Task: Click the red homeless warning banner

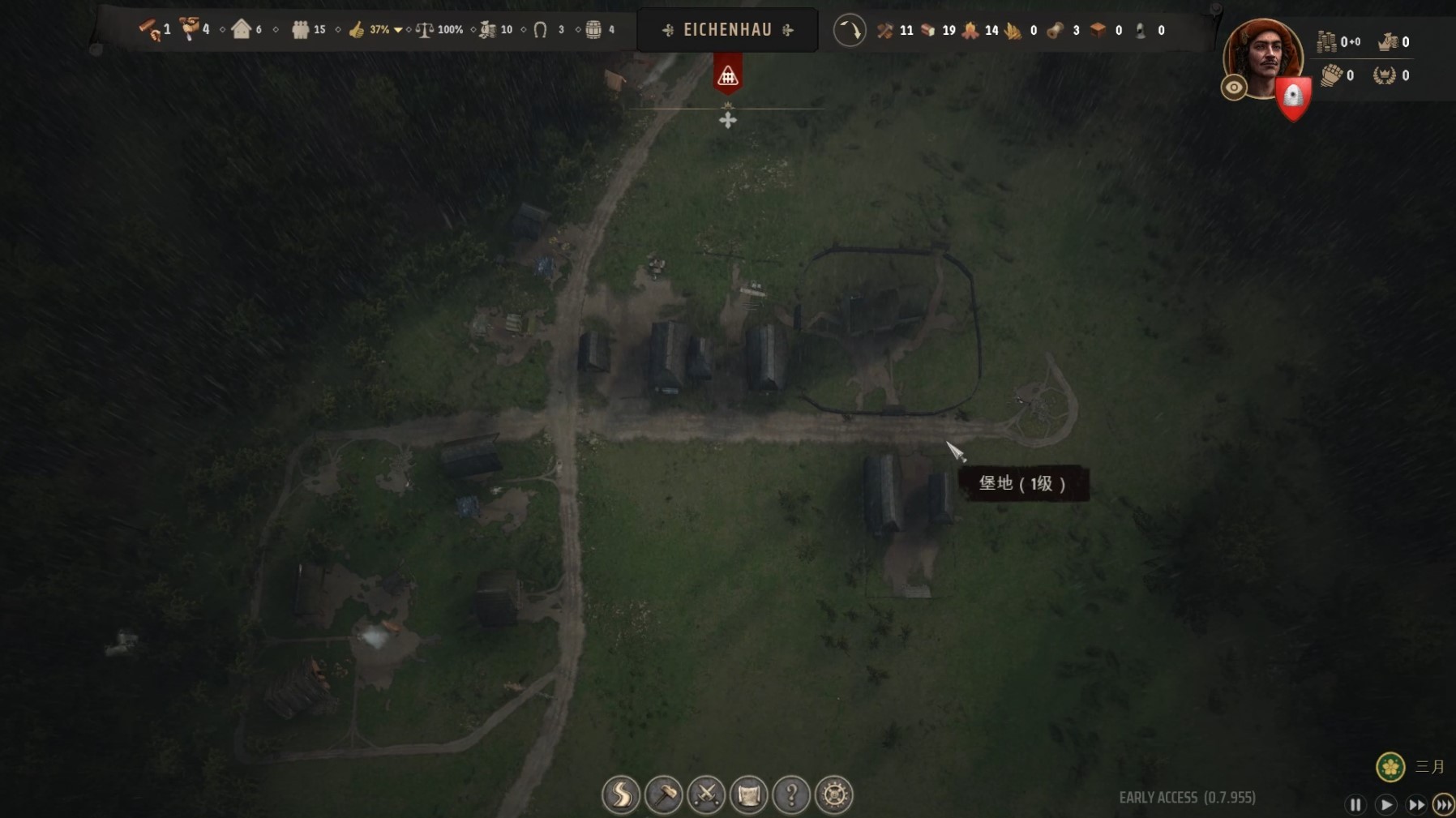Action: pos(728,75)
